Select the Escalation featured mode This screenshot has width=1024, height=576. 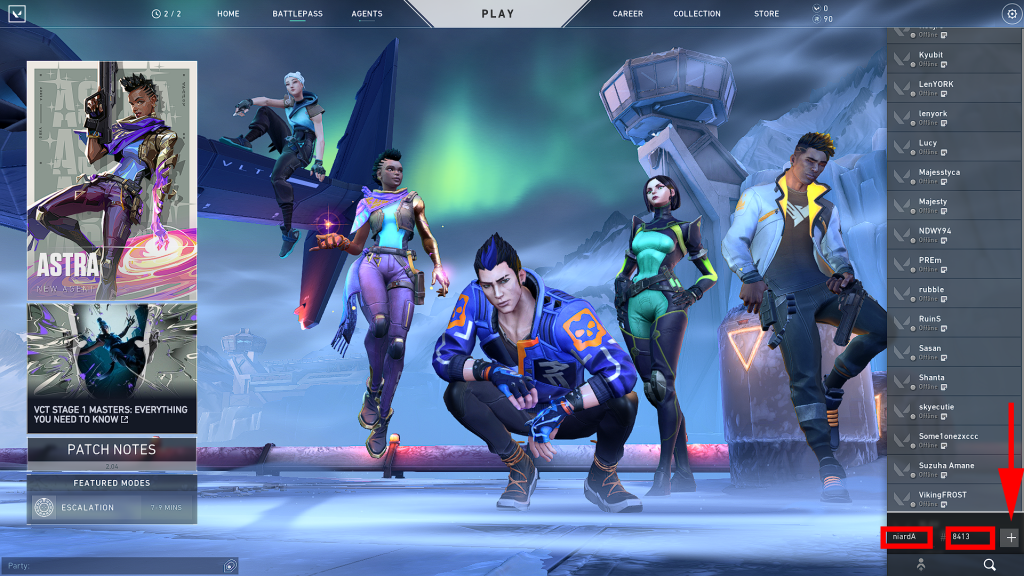(112, 508)
